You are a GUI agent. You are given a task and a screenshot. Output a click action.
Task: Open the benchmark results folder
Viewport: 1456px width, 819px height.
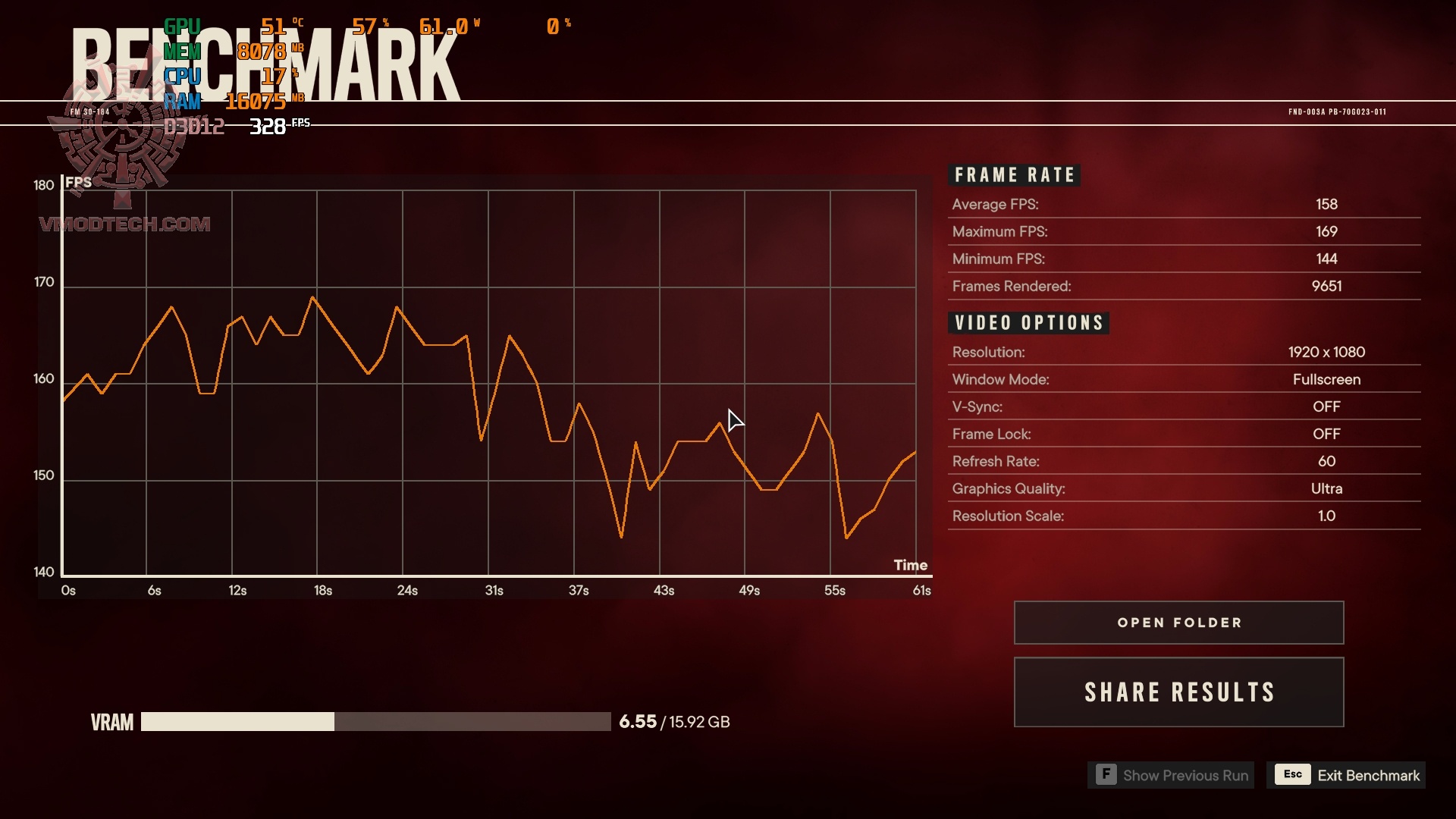click(1178, 623)
